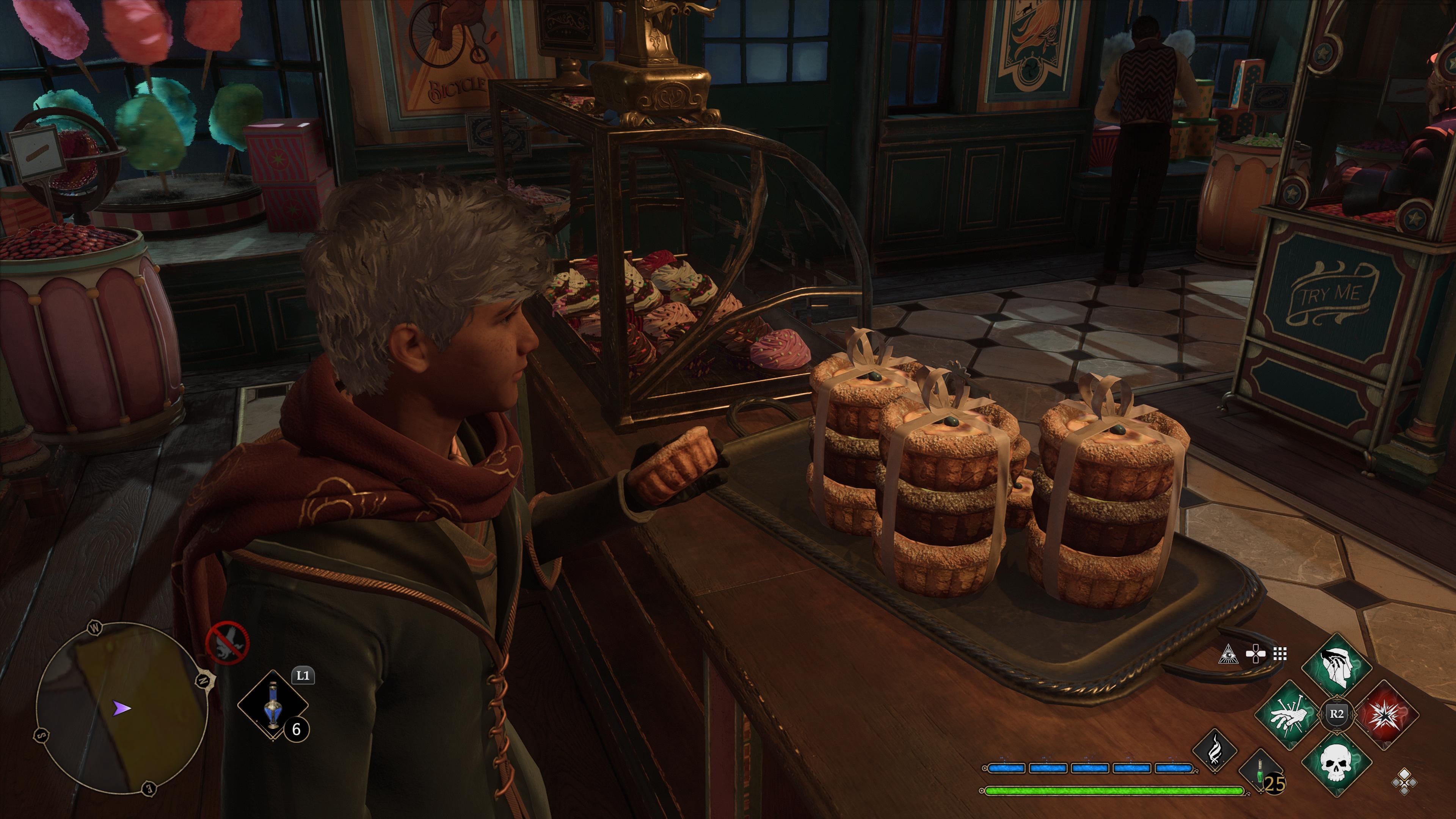
Task: Open the circular compass minimap
Action: (x=121, y=708)
